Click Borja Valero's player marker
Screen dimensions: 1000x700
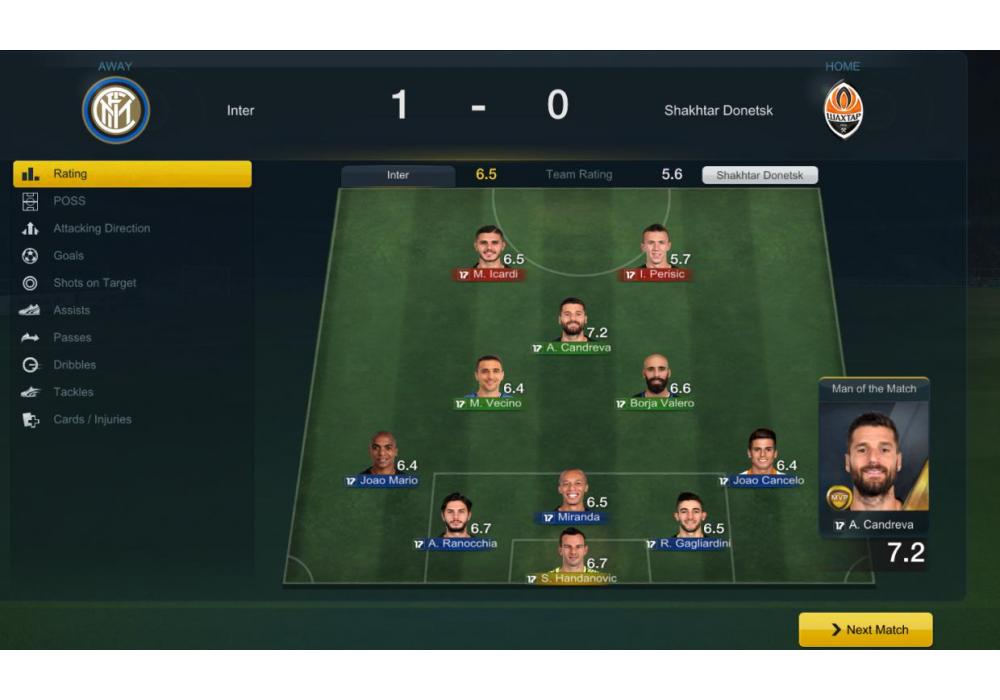(655, 378)
